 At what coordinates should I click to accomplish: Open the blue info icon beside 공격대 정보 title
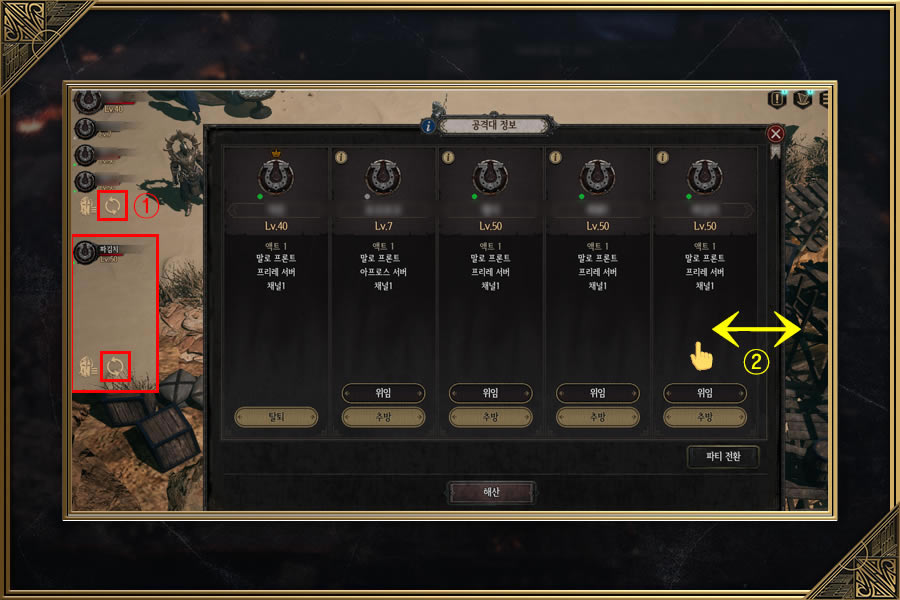[x=428, y=126]
